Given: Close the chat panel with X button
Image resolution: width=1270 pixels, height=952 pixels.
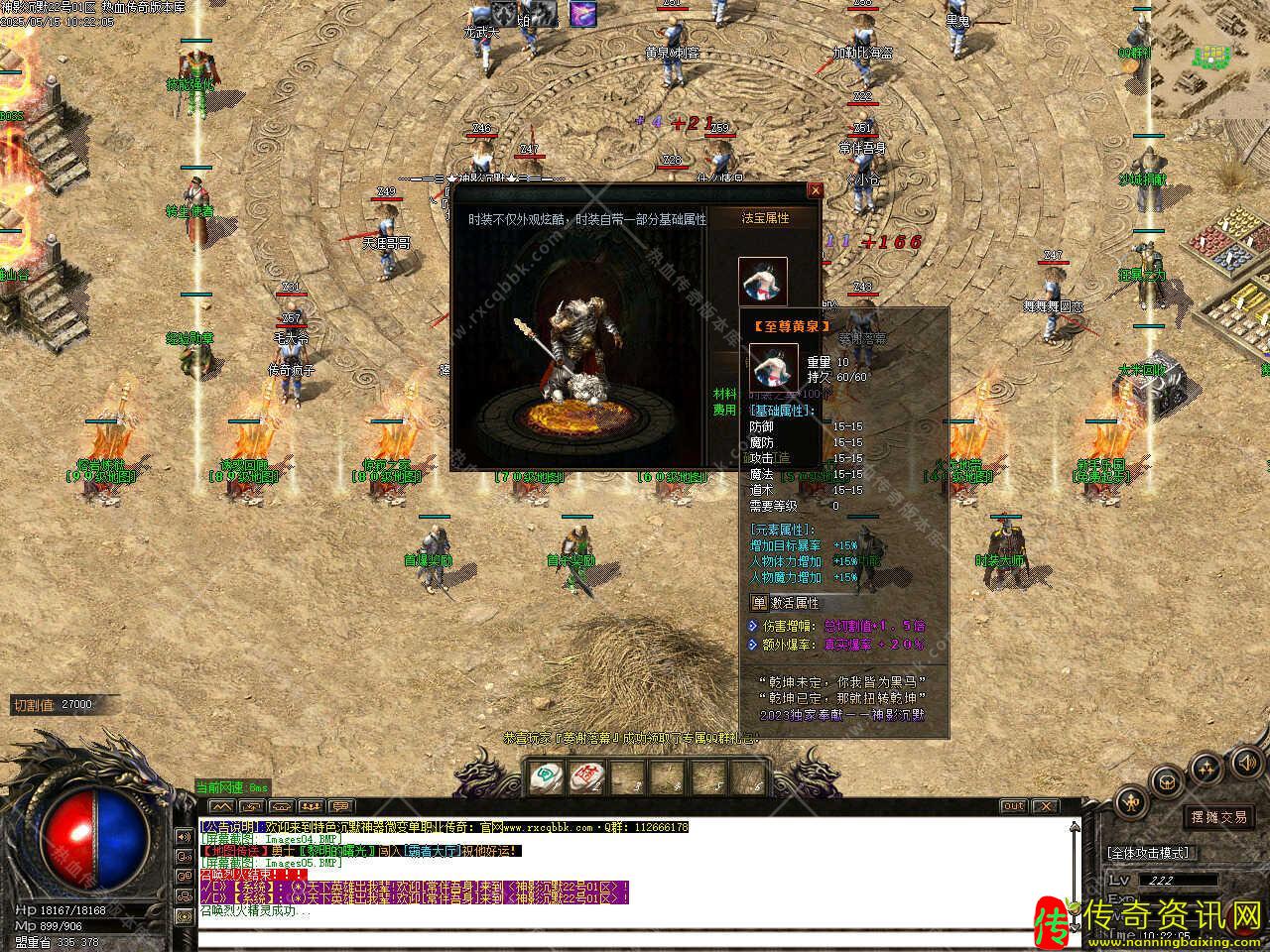Looking at the screenshot, I should (x=1048, y=806).
